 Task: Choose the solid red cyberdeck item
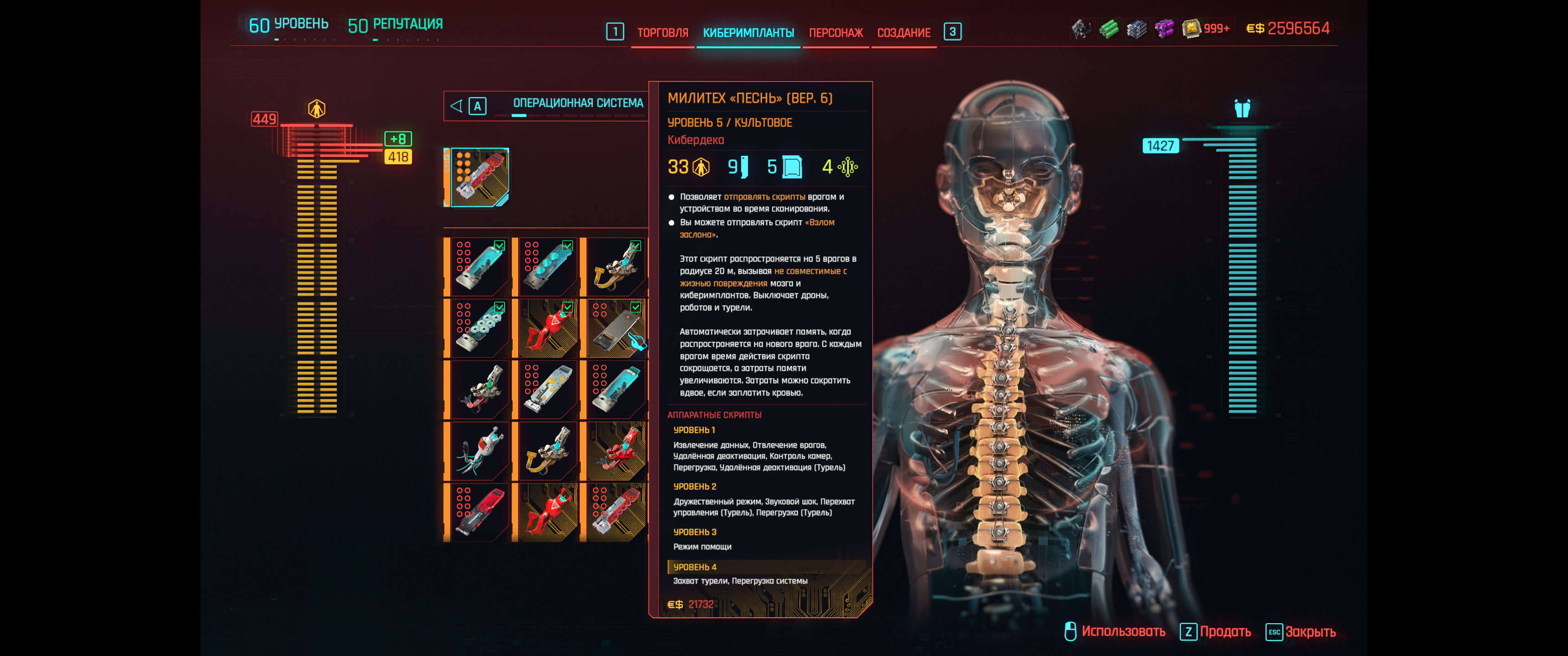pos(480,512)
